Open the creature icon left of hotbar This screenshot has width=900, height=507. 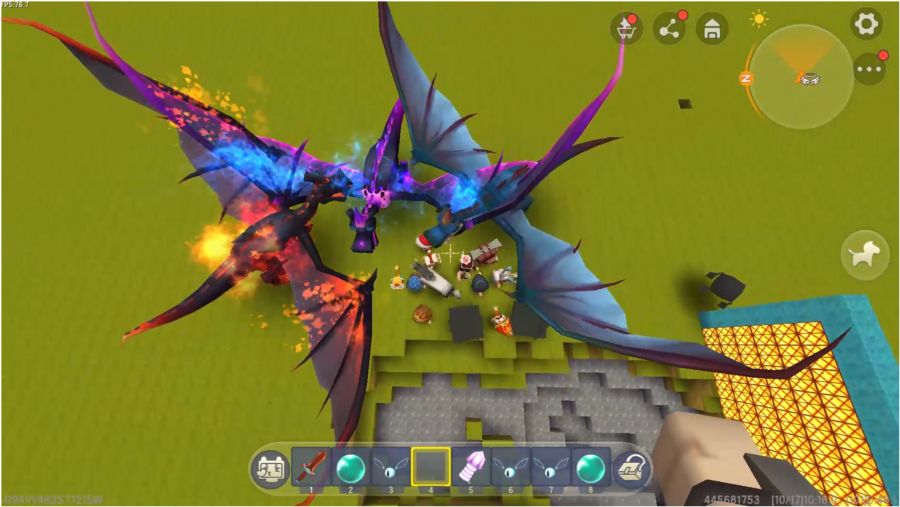[x=270, y=467]
